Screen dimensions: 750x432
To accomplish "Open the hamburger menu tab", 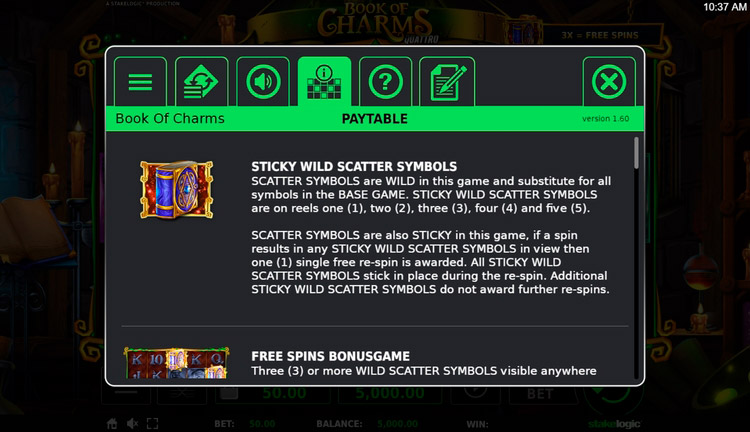I will point(140,82).
